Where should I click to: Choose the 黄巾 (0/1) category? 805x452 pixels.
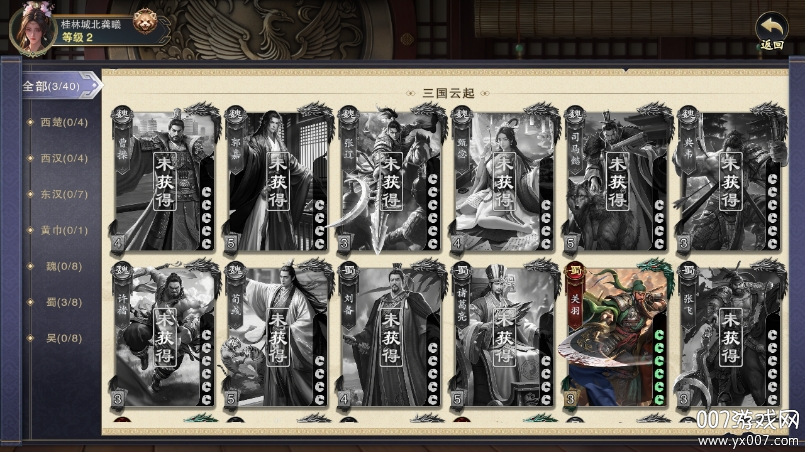64,230
